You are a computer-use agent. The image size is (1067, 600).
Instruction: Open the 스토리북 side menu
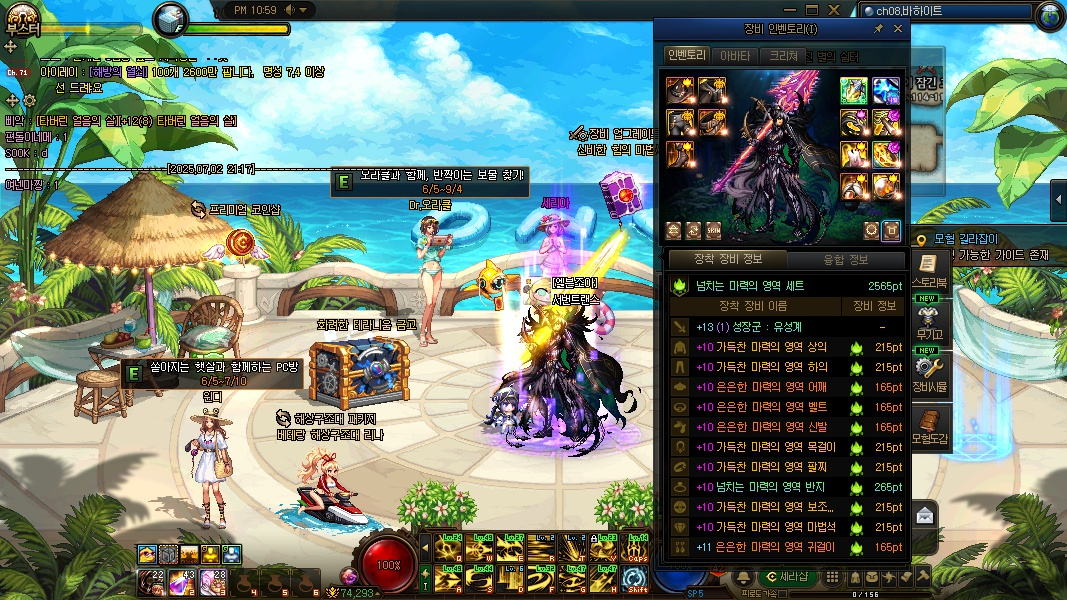tap(929, 269)
